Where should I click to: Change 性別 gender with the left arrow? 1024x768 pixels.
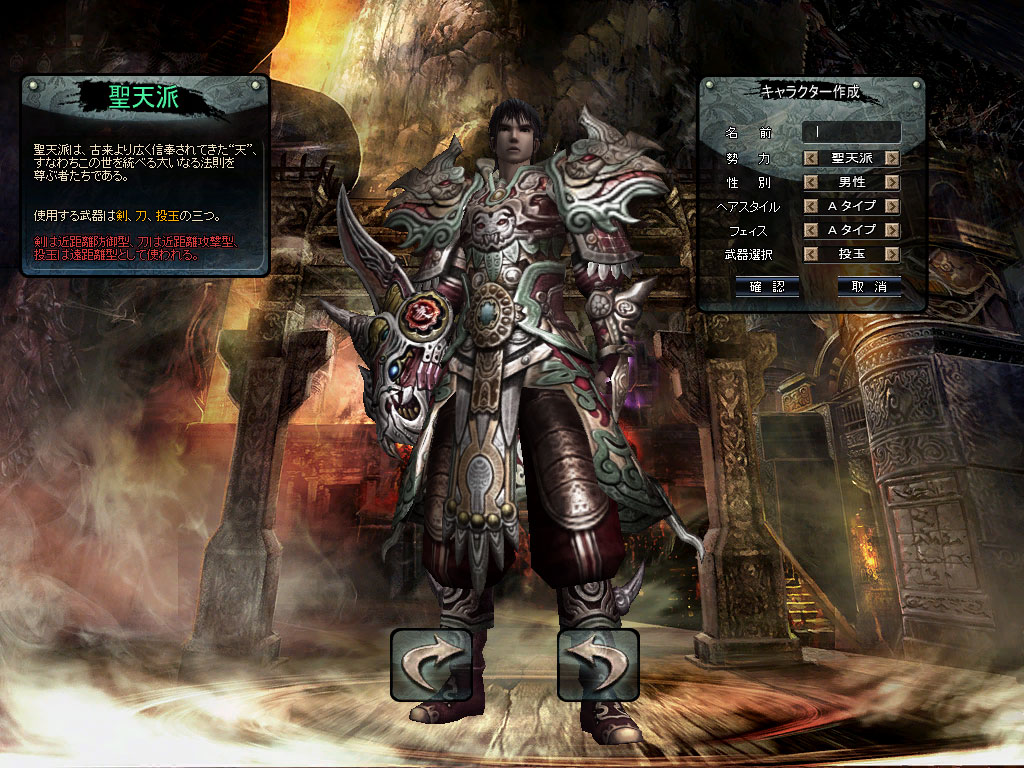[811, 182]
